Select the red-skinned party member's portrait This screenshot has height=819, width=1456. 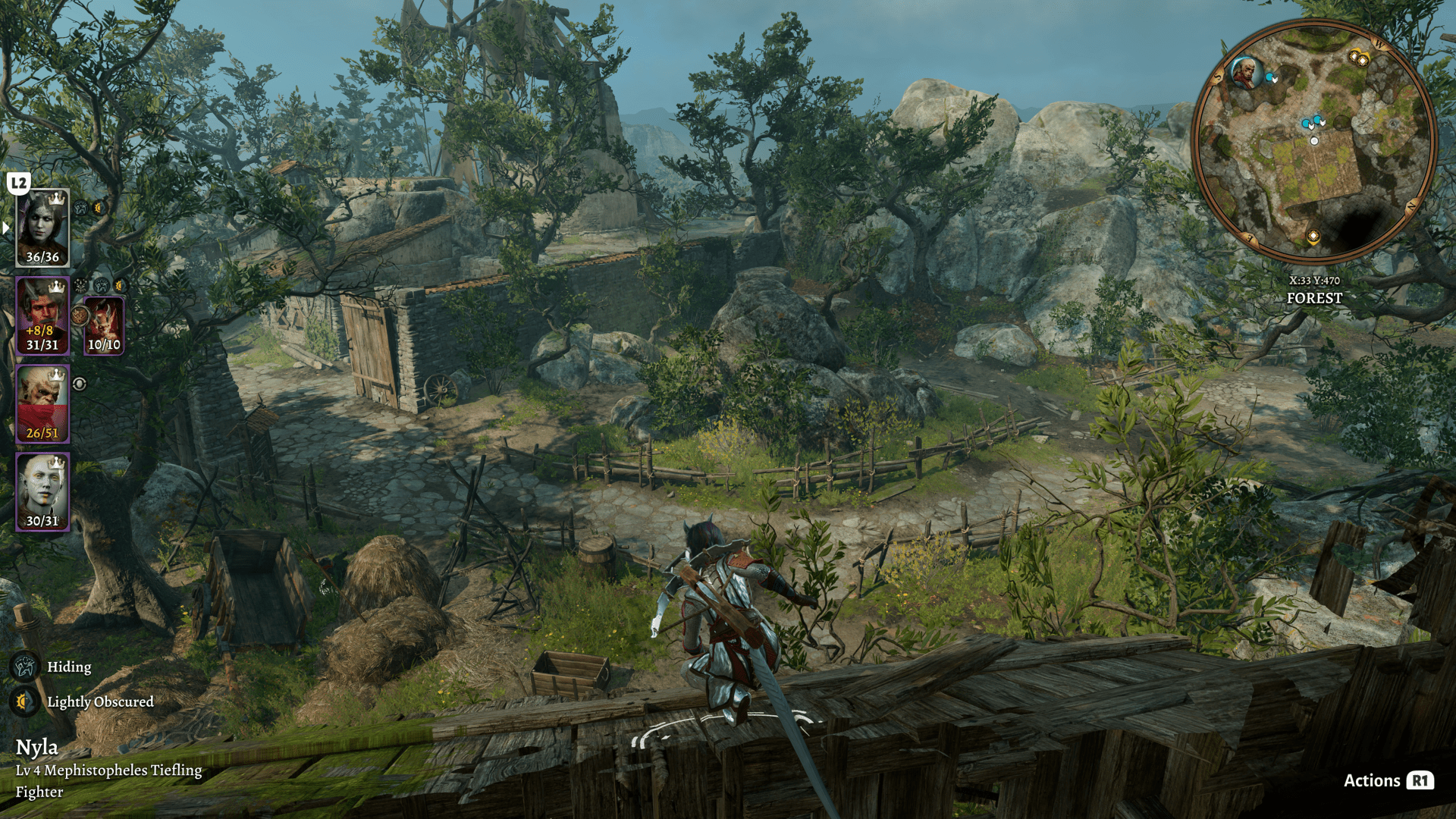pos(42,315)
